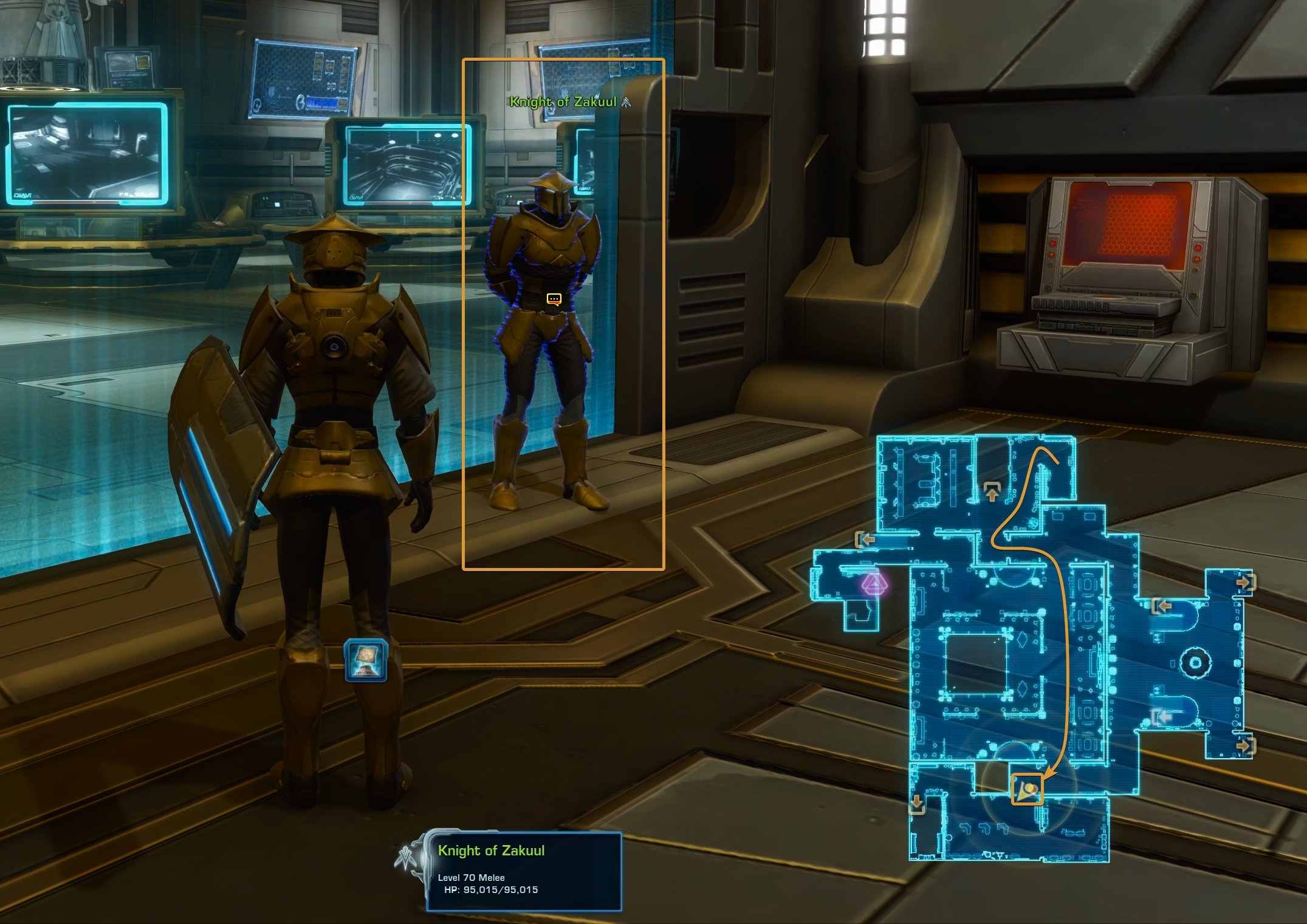Select the hologram map item icon
The image size is (1307, 924).
point(366,660)
